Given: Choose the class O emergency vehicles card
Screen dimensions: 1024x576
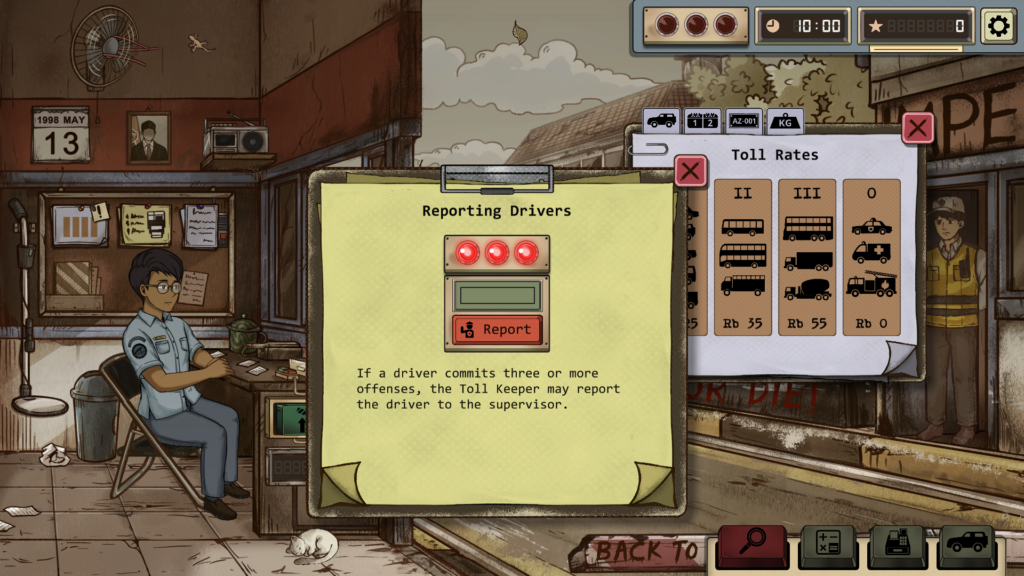Looking at the screenshot, I should click(x=871, y=257).
